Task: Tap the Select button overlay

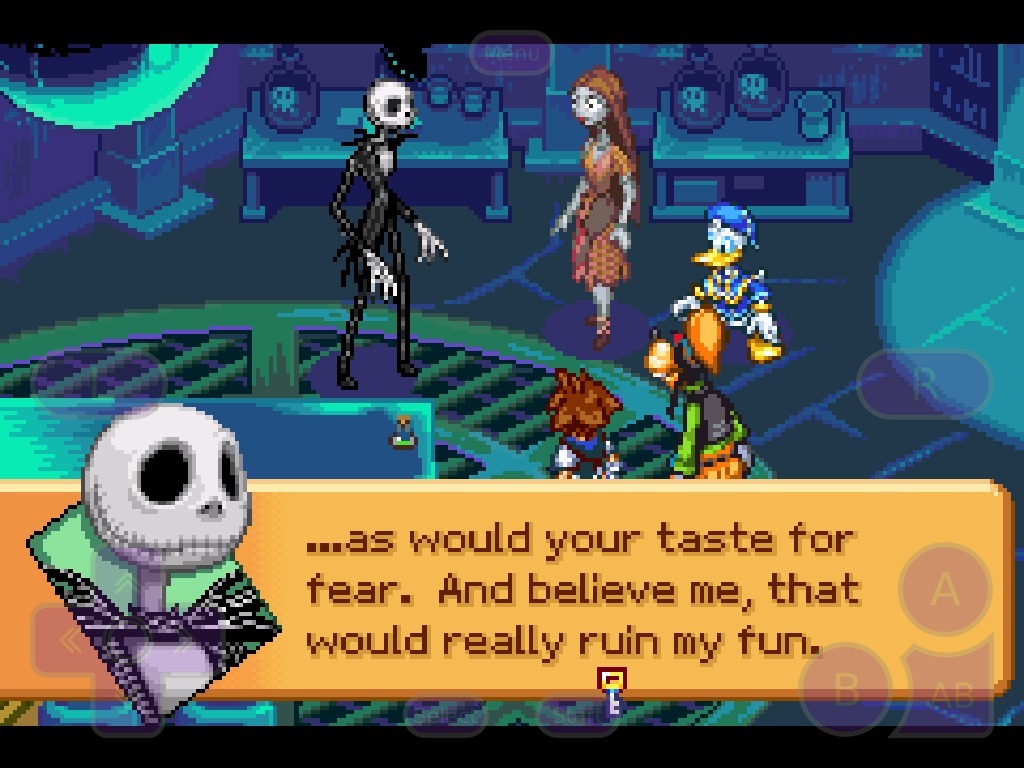Action: [446, 713]
